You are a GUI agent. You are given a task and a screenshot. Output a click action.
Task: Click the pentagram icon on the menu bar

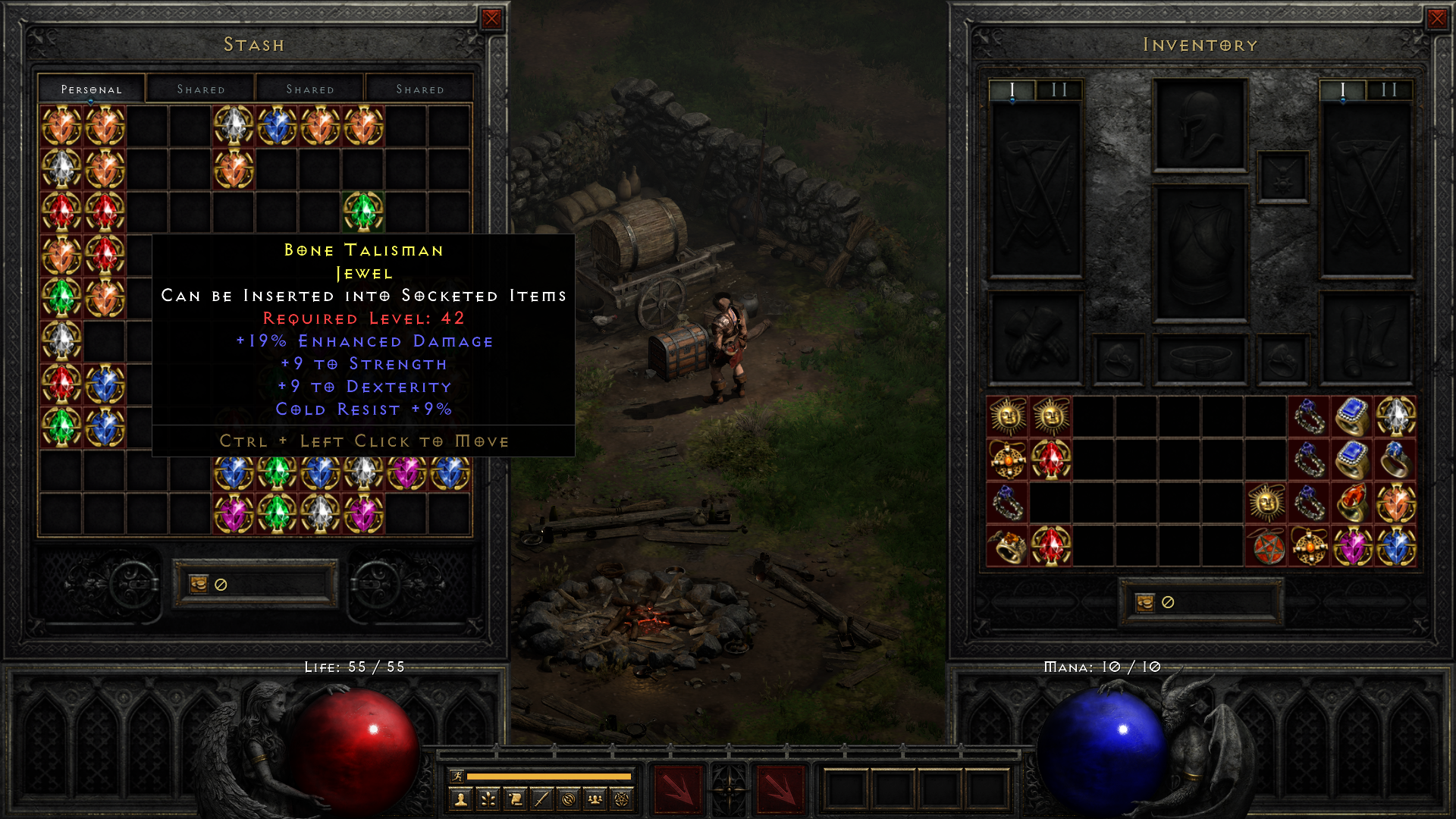click(623, 799)
